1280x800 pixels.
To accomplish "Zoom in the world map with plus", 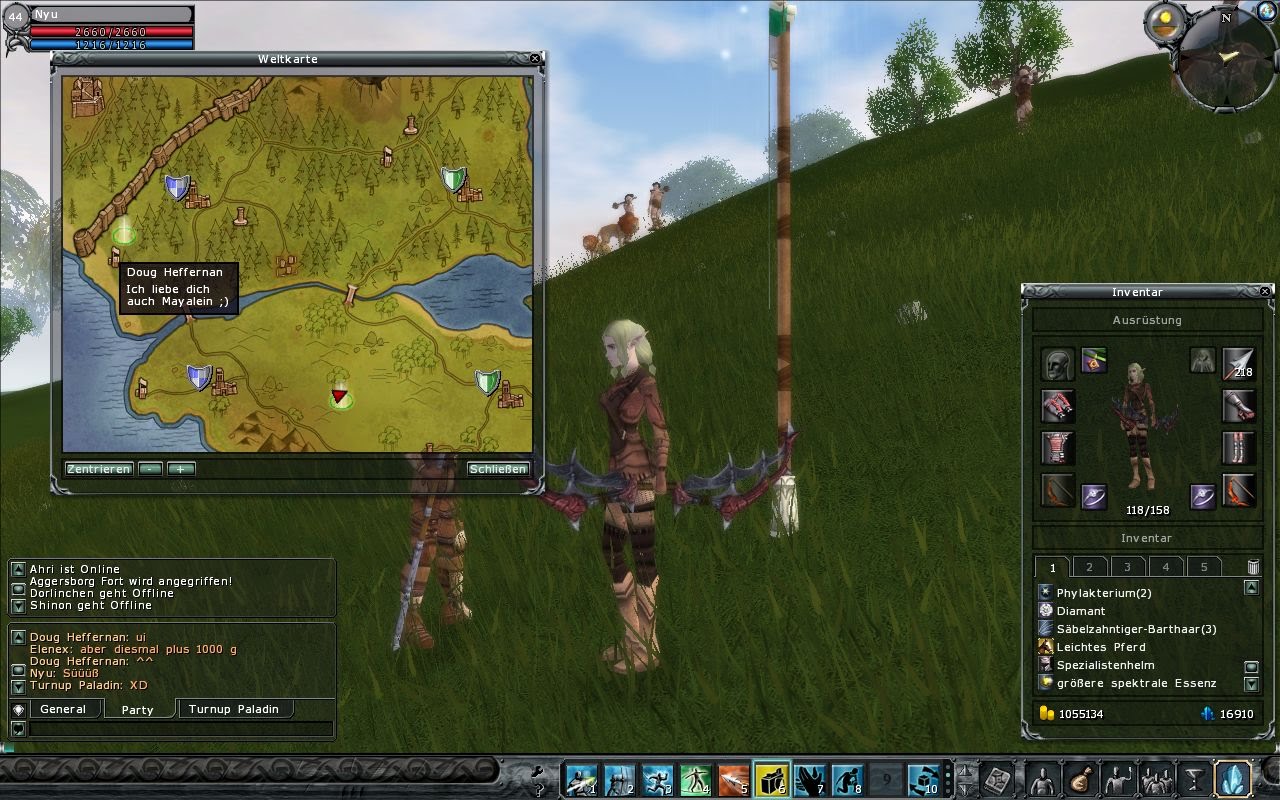I will coord(181,469).
